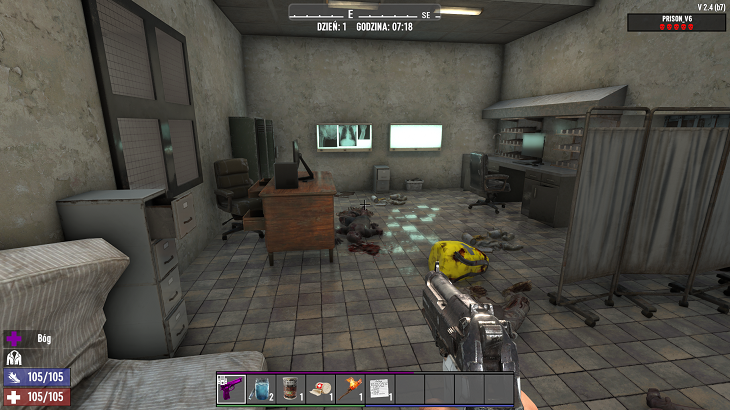Screen dimensions: 730x410
Task: Equip the torch from the hotbar
Action: coord(351,388)
